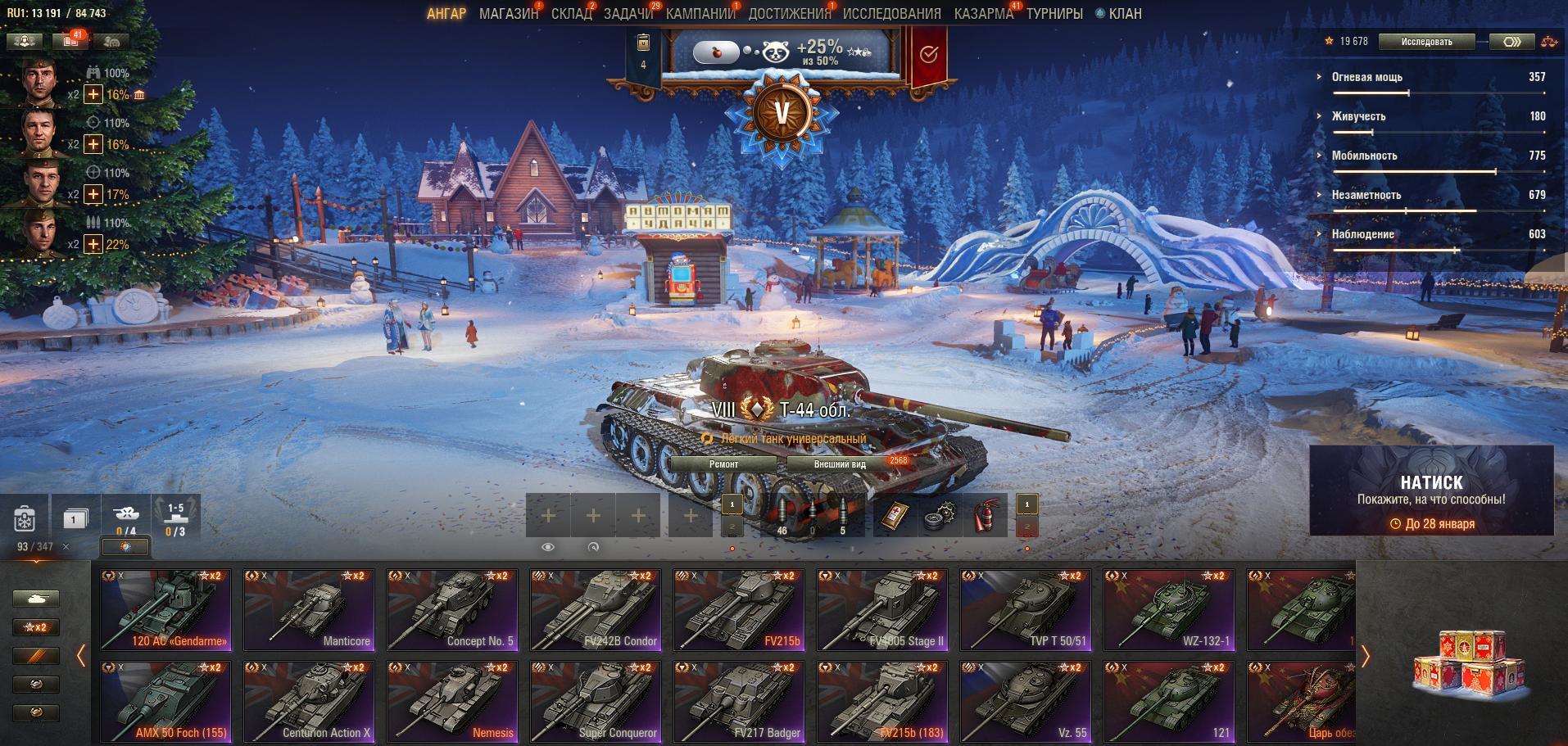Click the Ремонт repair button

pyautogui.click(x=723, y=464)
